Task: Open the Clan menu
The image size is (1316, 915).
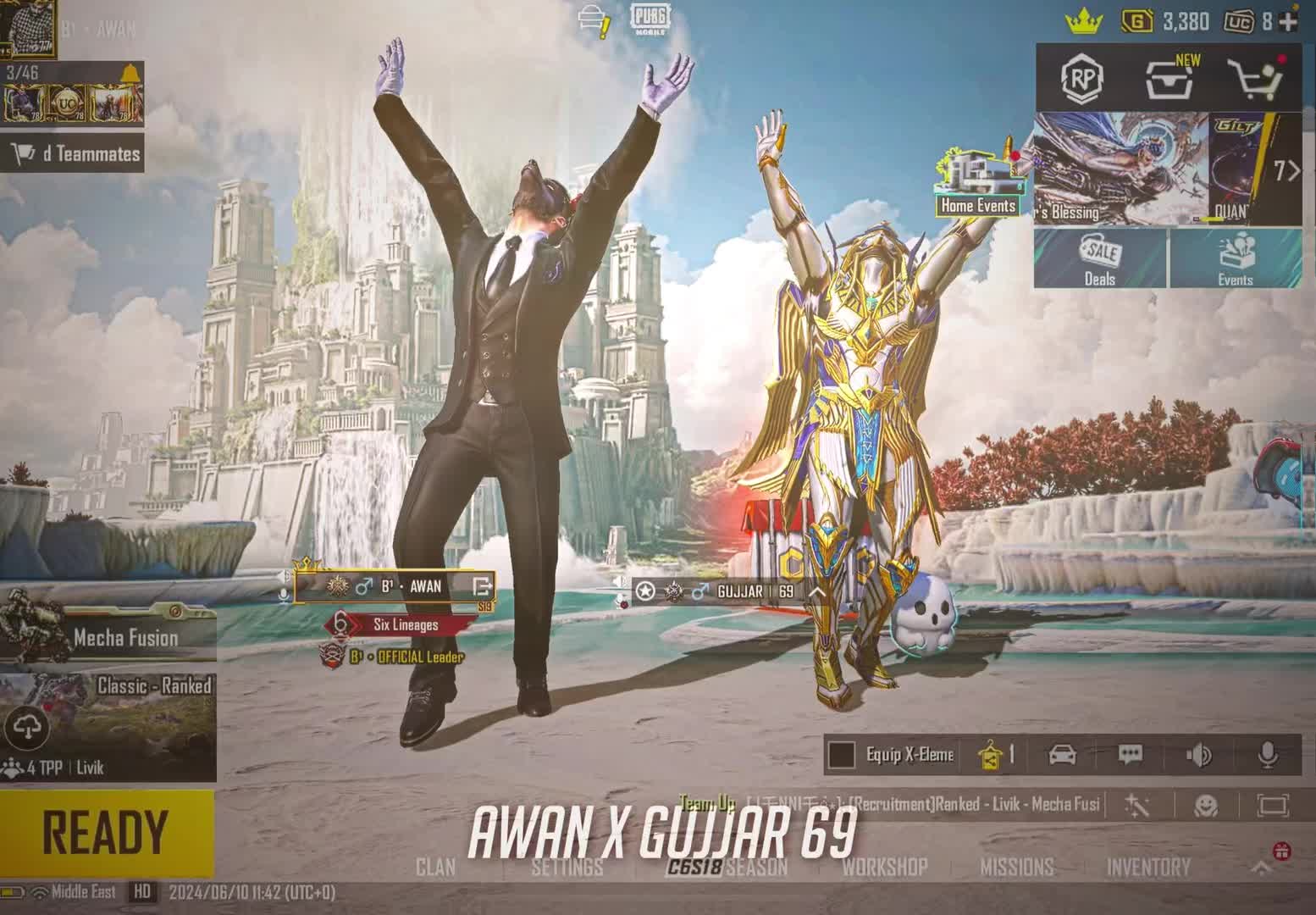Action: coord(435,867)
